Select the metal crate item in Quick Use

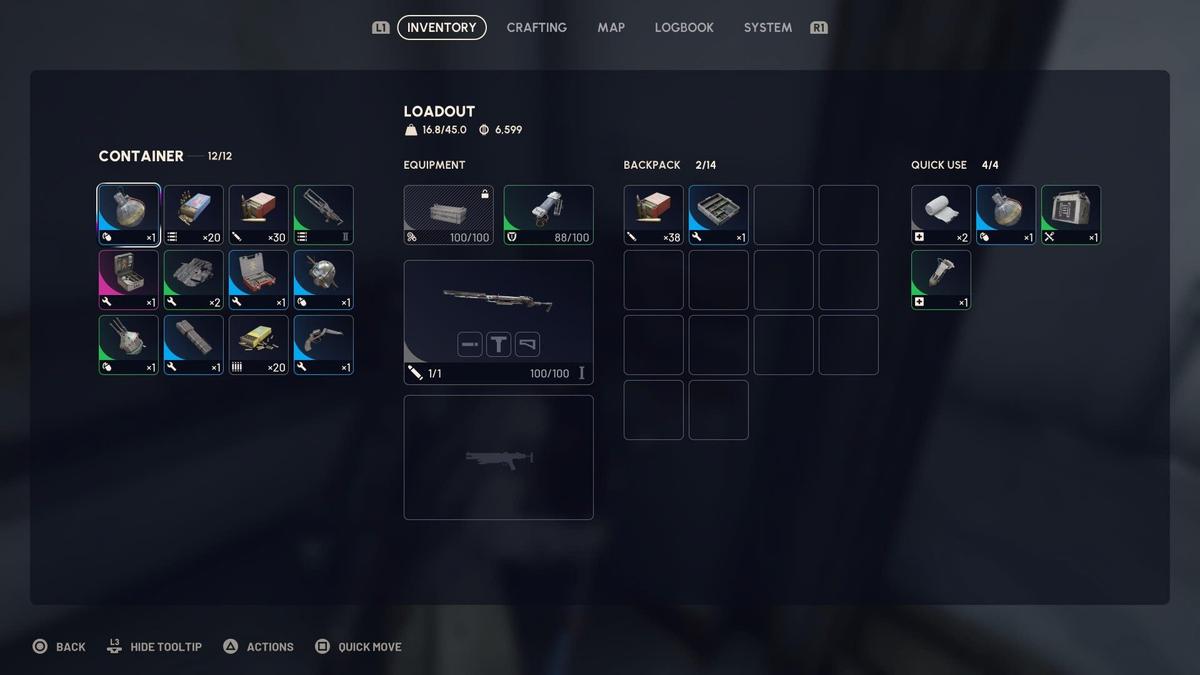[x=1071, y=215]
